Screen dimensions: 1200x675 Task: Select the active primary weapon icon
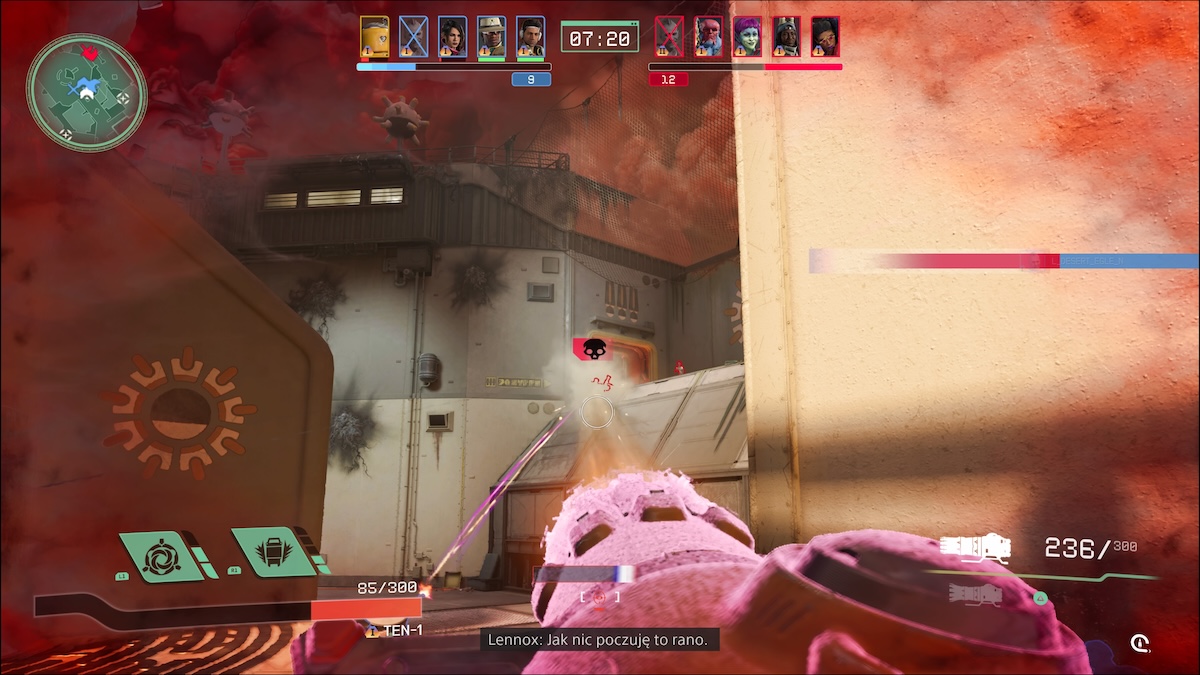pos(975,548)
